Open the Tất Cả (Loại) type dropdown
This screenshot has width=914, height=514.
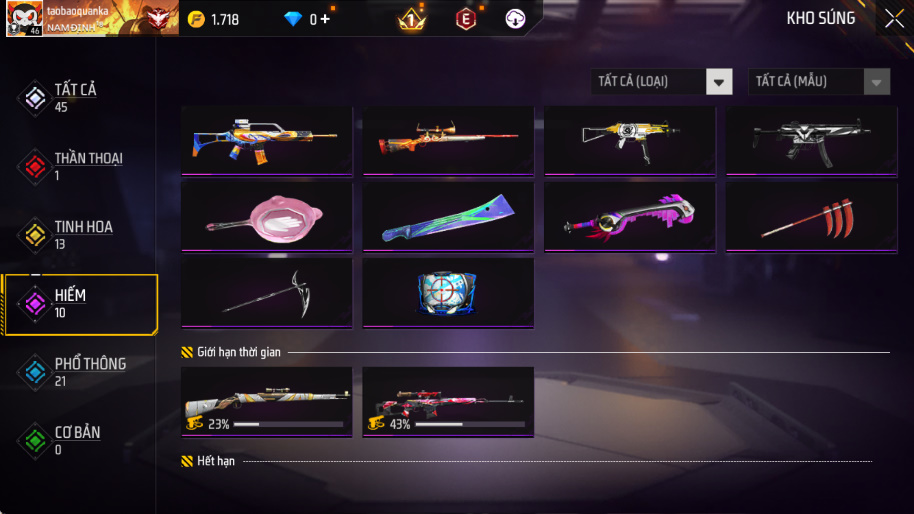pyautogui.click(x=661, y=81)
